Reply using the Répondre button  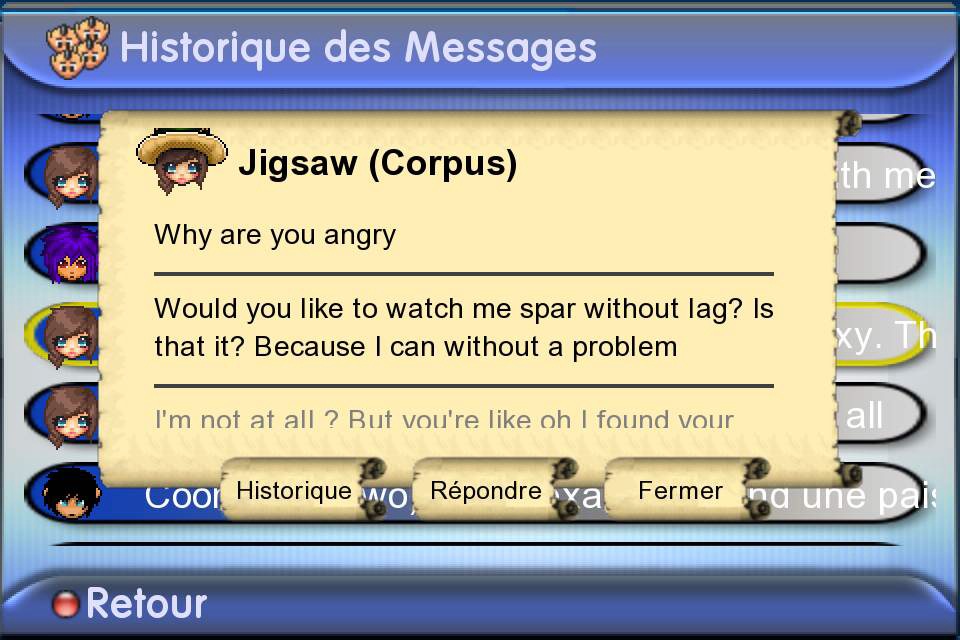pos(486,491)
